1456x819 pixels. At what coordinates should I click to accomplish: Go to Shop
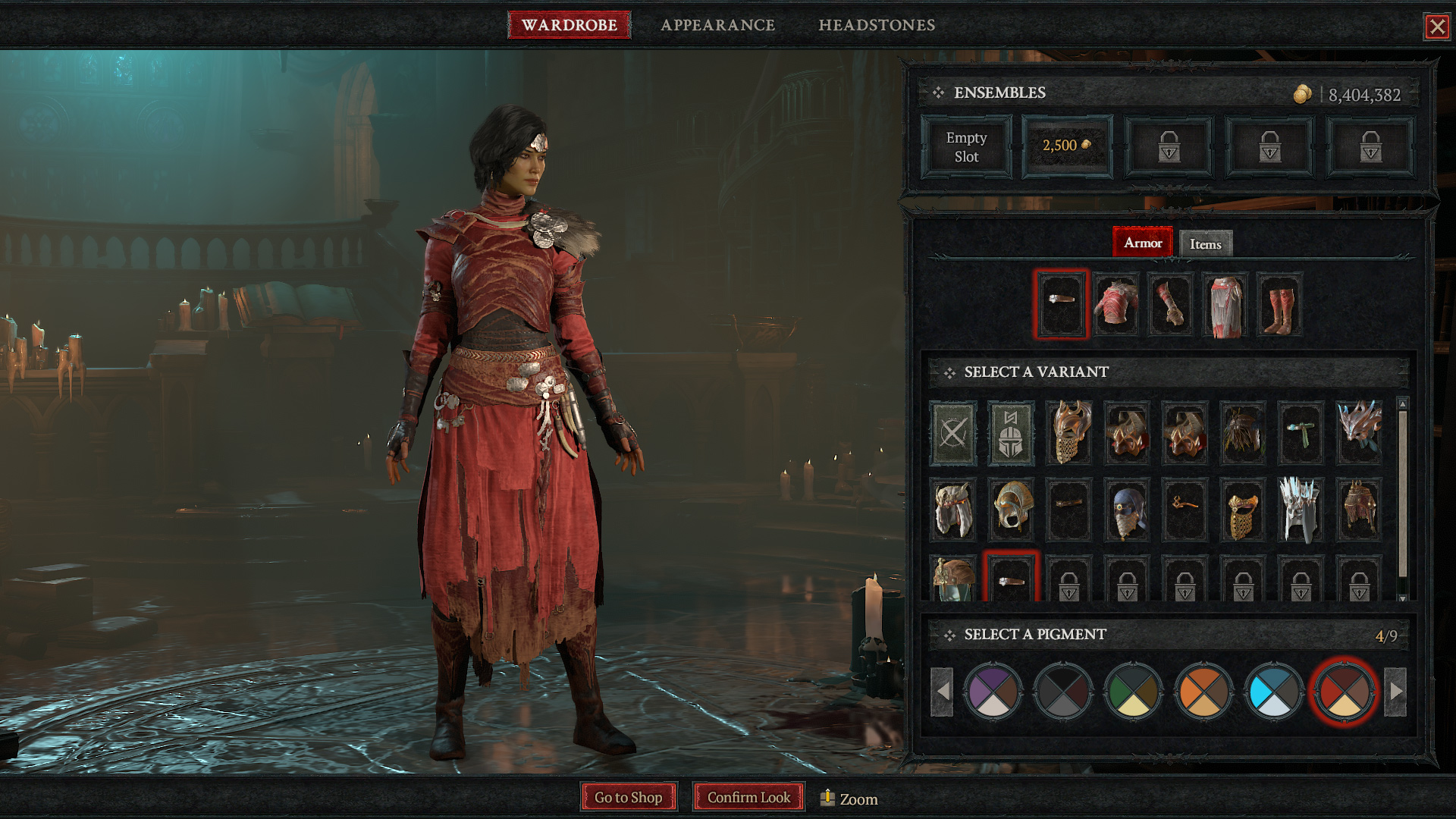tap(629, 797)
